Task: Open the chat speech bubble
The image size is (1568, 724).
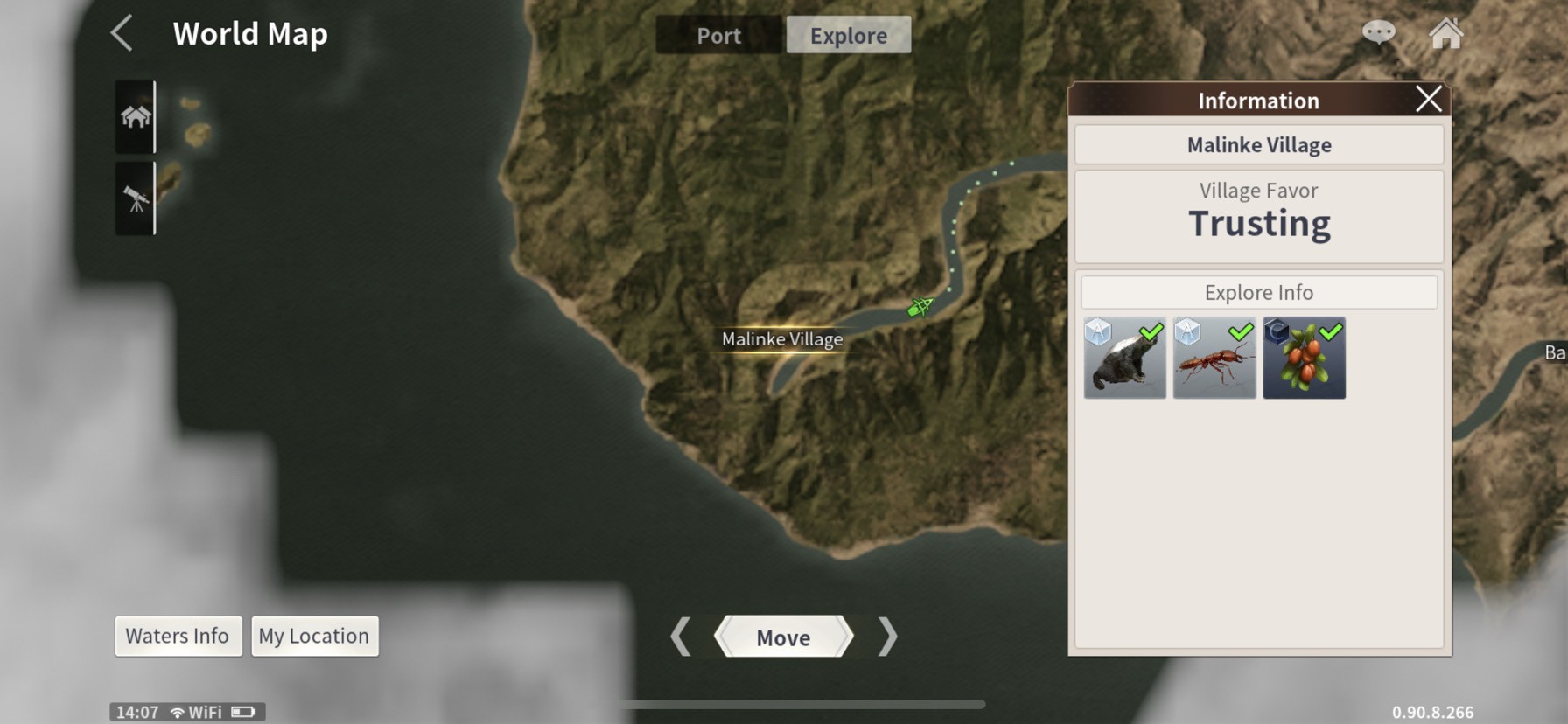Action: (x=1378, y=33)
